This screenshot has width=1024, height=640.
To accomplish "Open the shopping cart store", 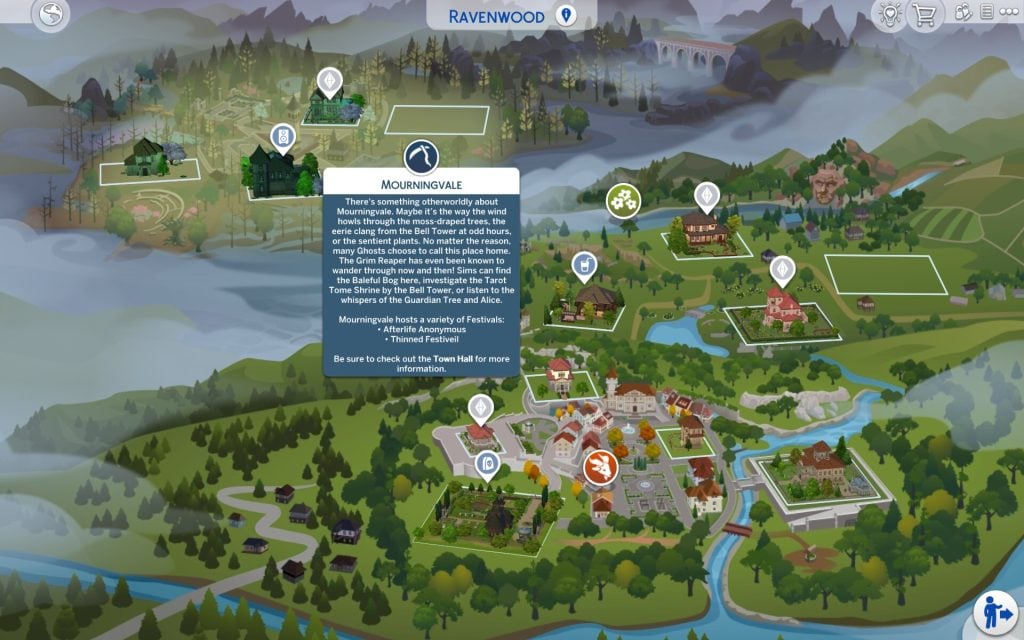I will coord(923,15).
